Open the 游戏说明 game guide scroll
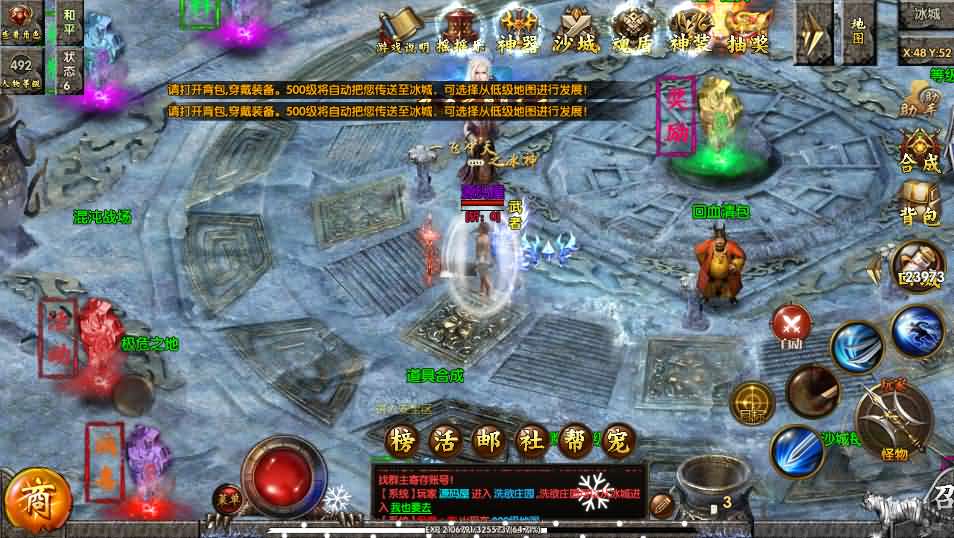 402,27
